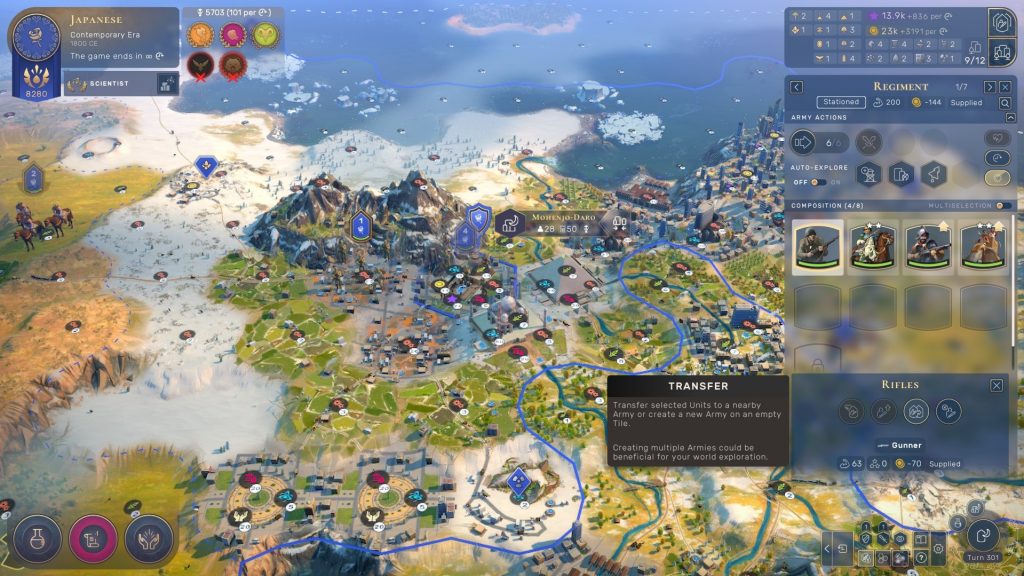Go to the previous army in Regiment panel
Viewport: 1024px width, 576px height.
click(797, 87)
